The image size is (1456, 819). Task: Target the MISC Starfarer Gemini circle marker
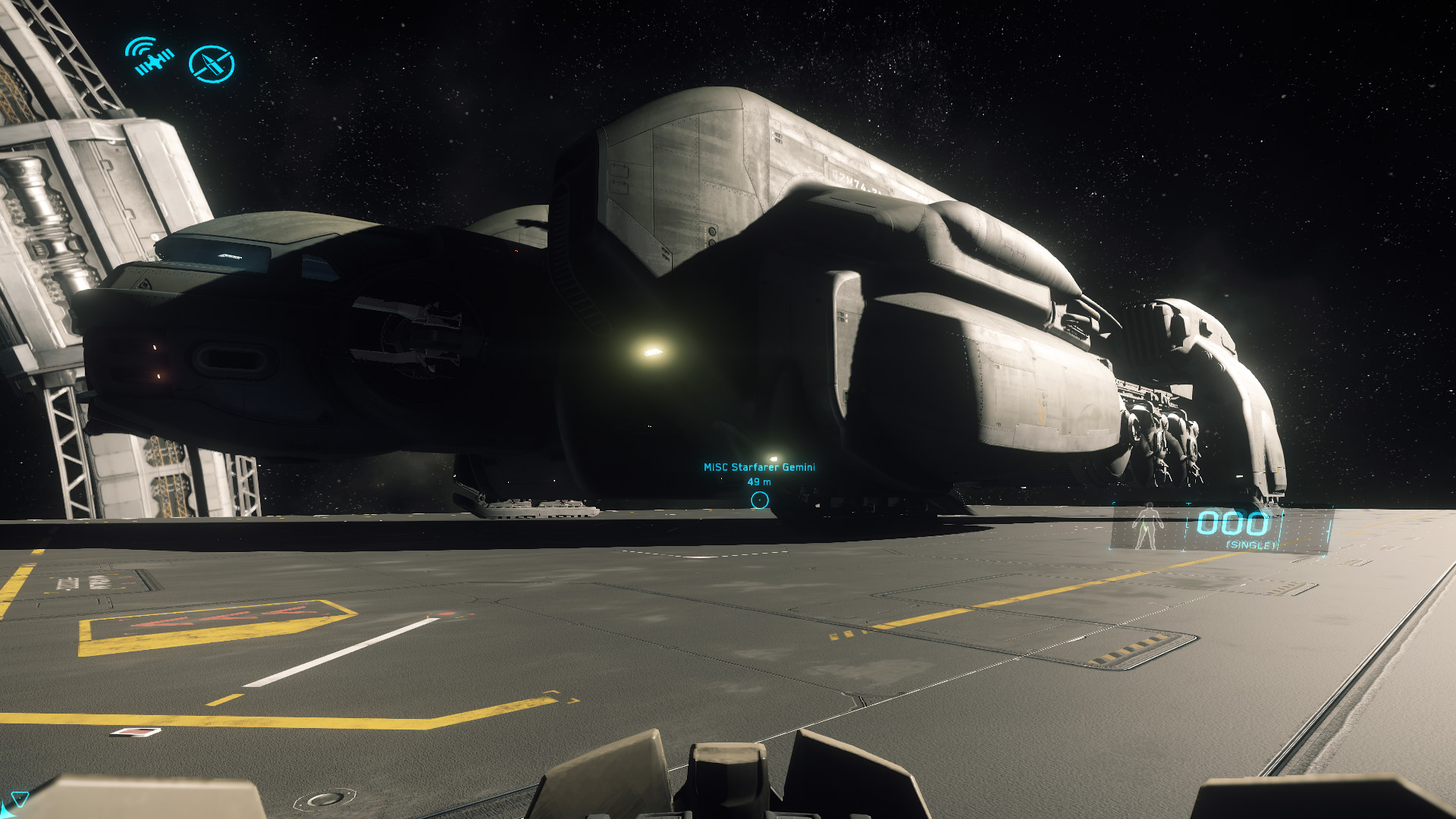pyautogui.click(x=759, y=500)
